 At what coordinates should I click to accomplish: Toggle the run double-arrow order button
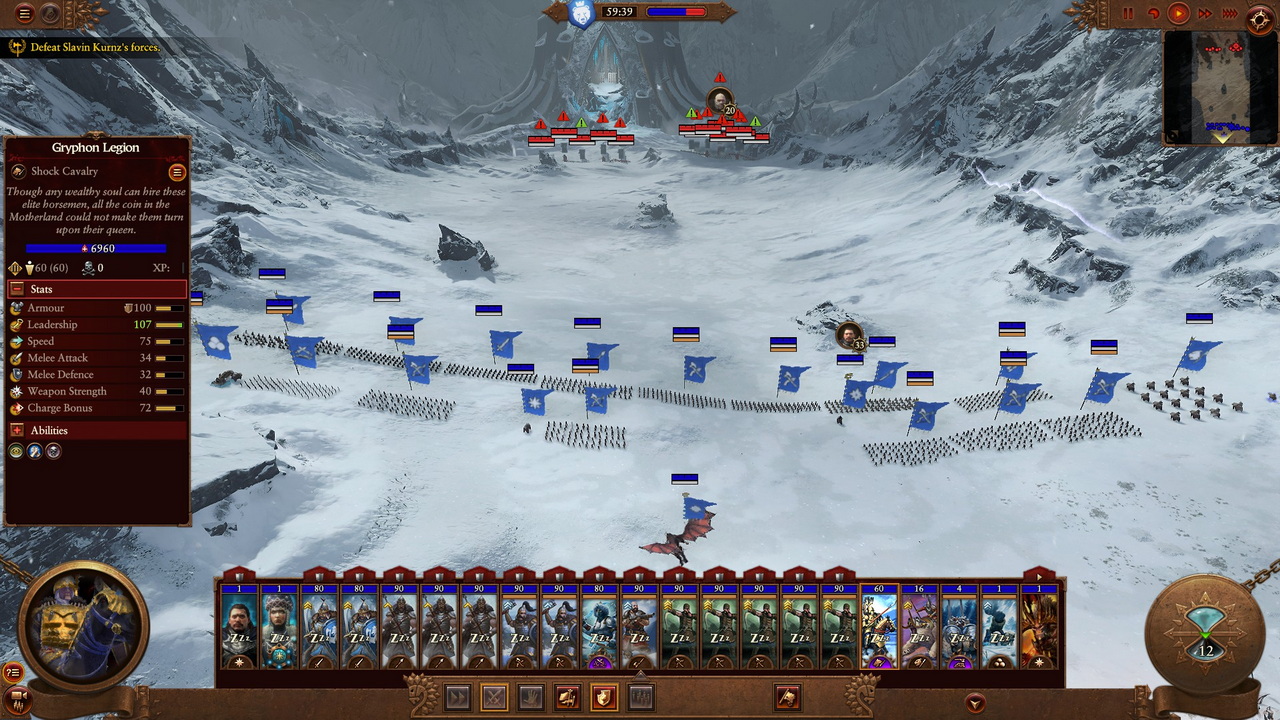pyautogui.click(x=457, y=697)
